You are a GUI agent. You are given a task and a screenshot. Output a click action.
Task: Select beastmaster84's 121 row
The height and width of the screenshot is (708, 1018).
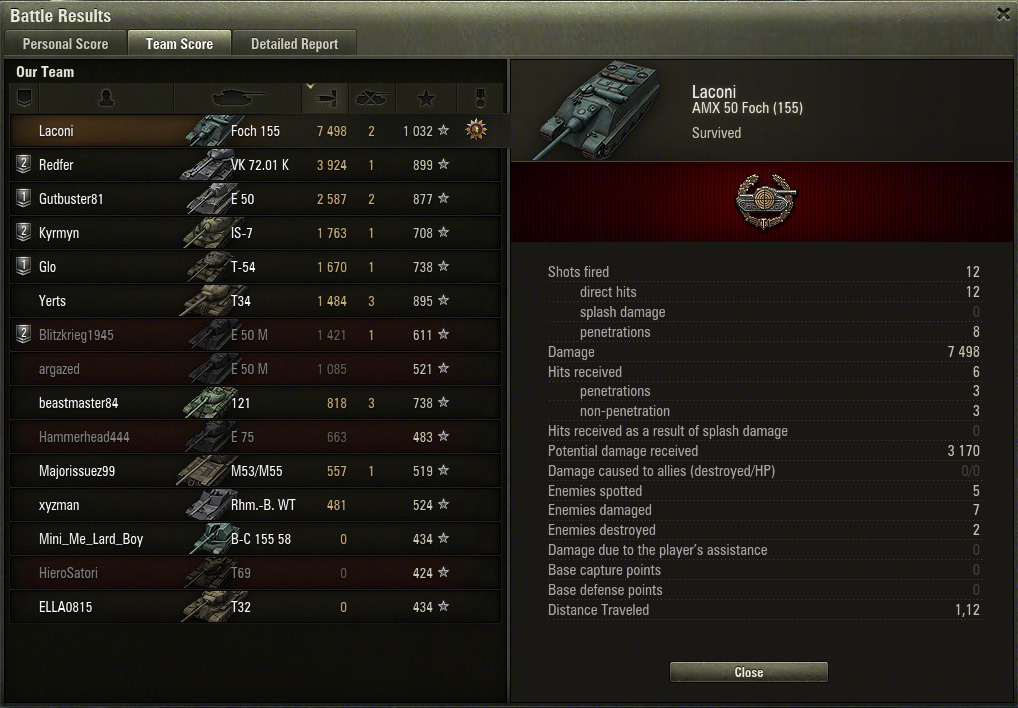point(255,403)
